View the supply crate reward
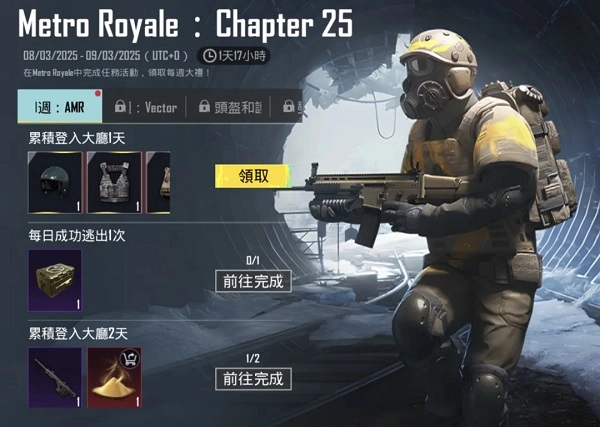This screenshot has width=600, height=427. coord(54,280)
